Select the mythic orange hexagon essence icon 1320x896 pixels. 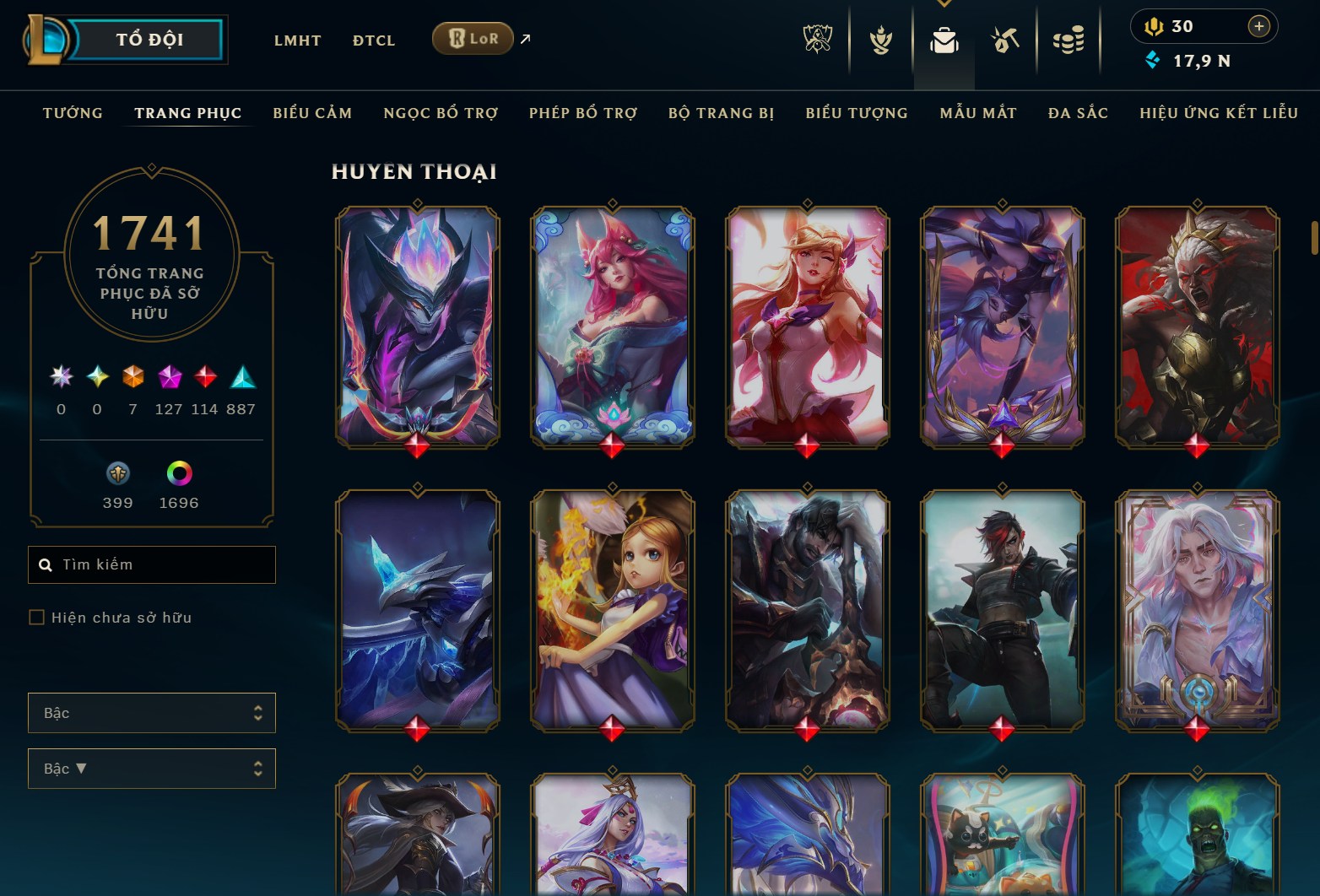[133, 378]
